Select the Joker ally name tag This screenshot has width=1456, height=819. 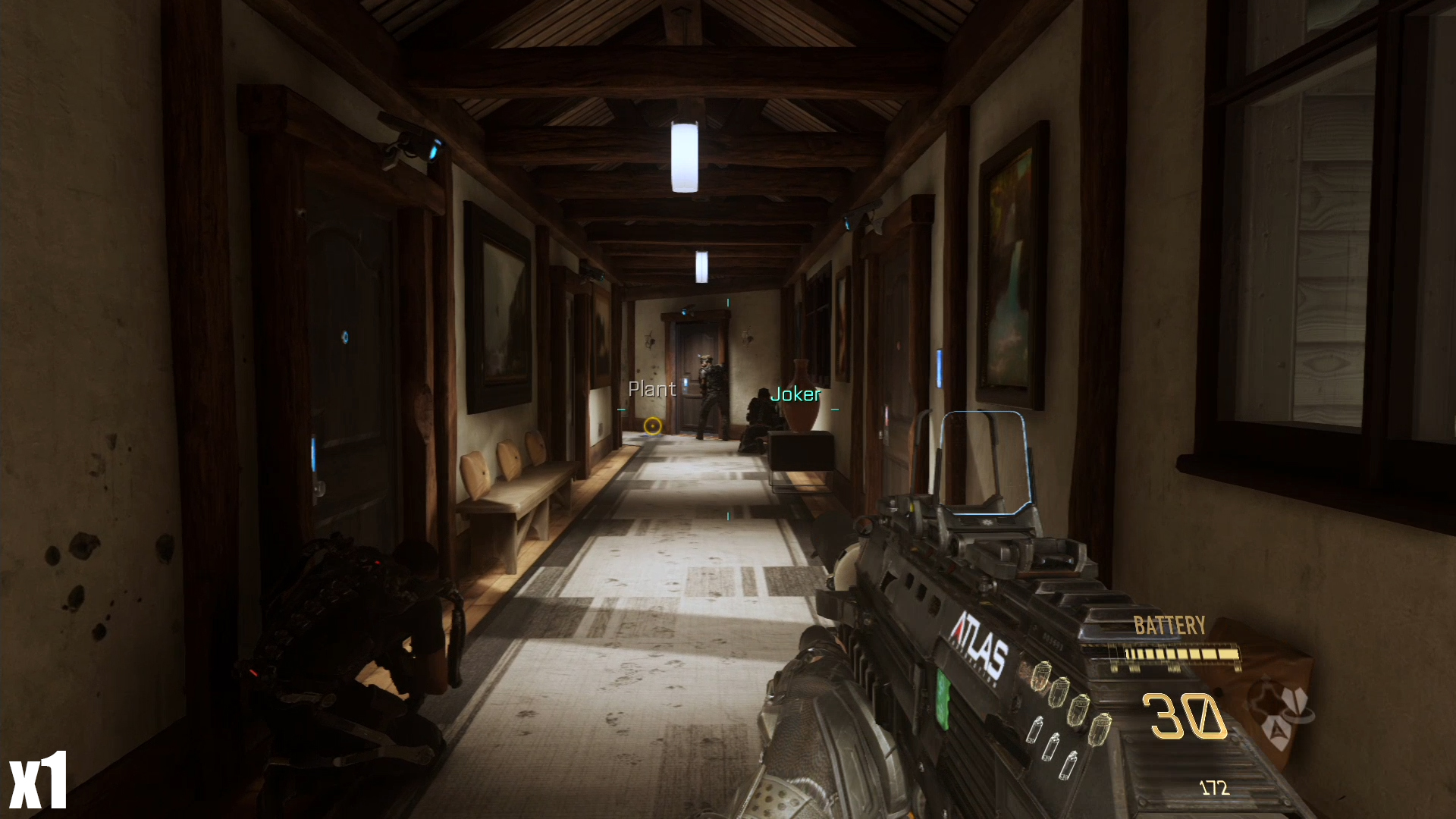[x=795, y=394]
